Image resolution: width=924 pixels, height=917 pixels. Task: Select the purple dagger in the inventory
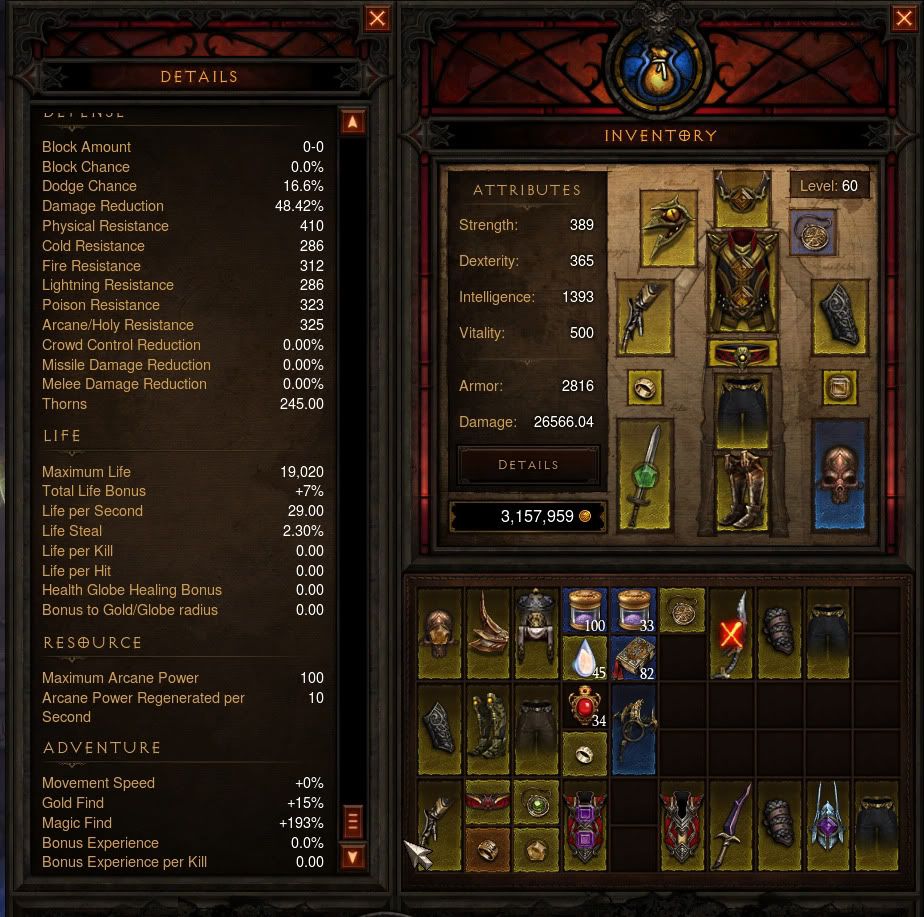click(732, 824)
